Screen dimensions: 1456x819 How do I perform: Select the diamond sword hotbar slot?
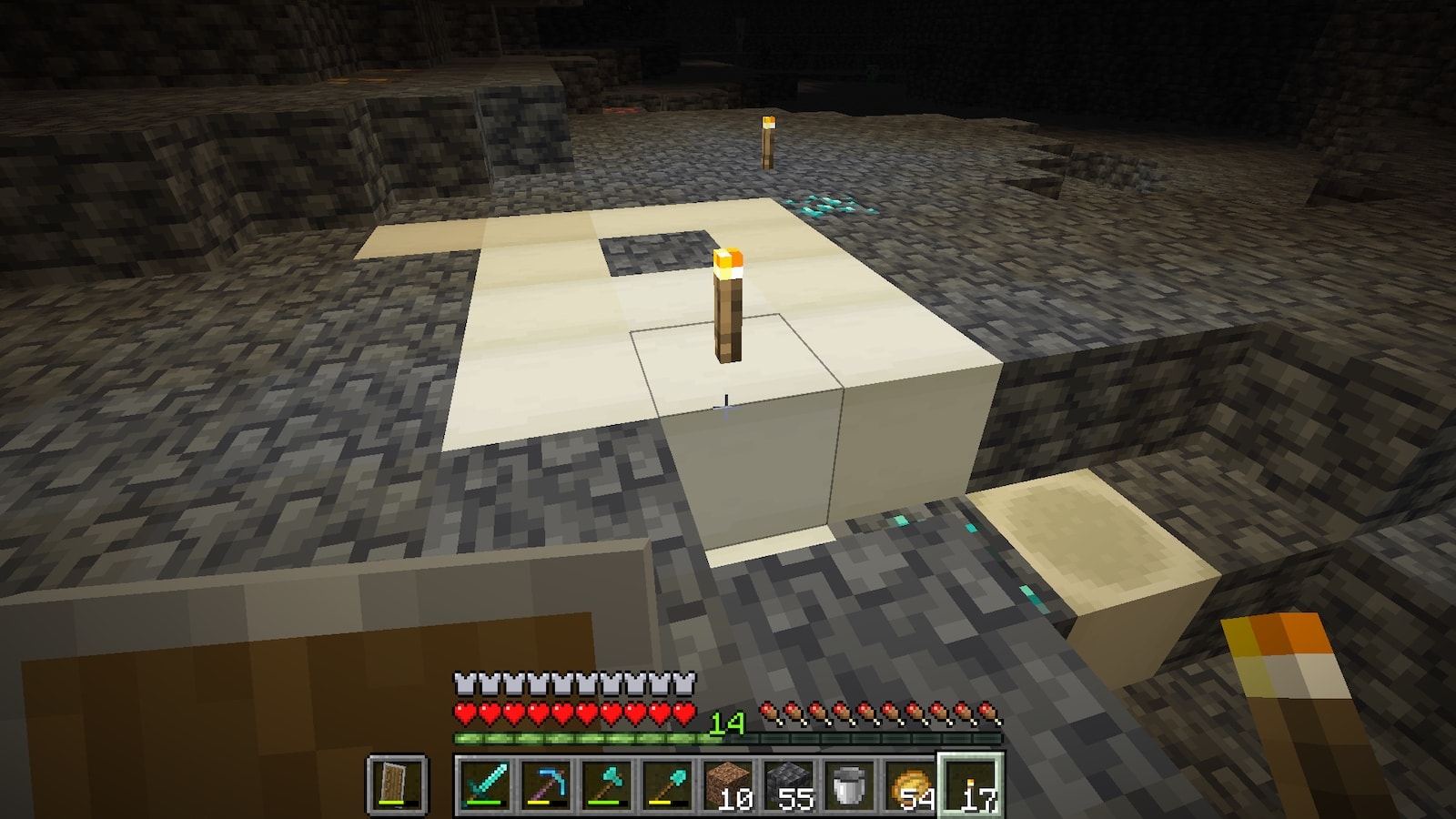[x=483, y=784]
